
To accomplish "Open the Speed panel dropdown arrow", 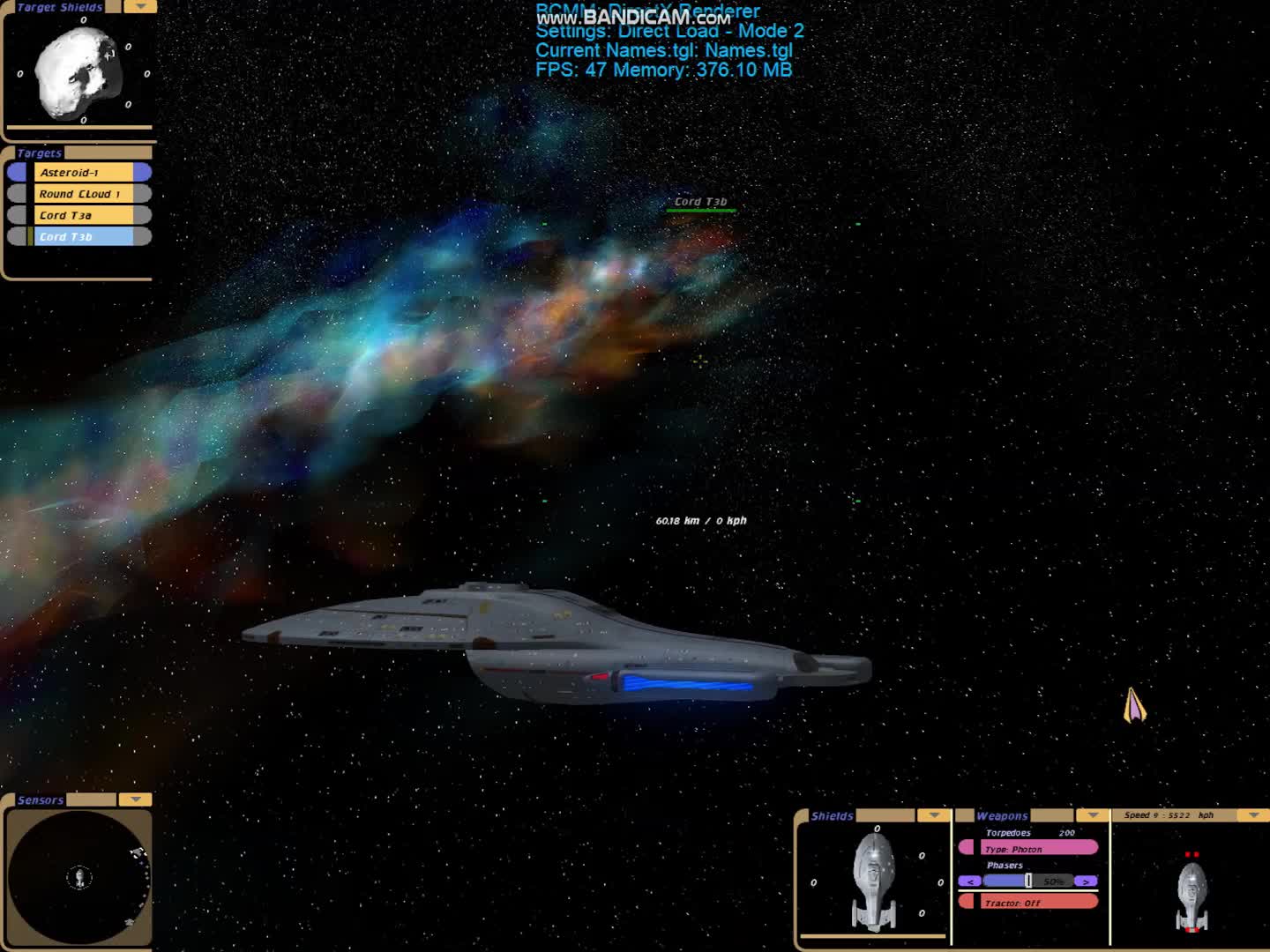I will point(1252,815).
